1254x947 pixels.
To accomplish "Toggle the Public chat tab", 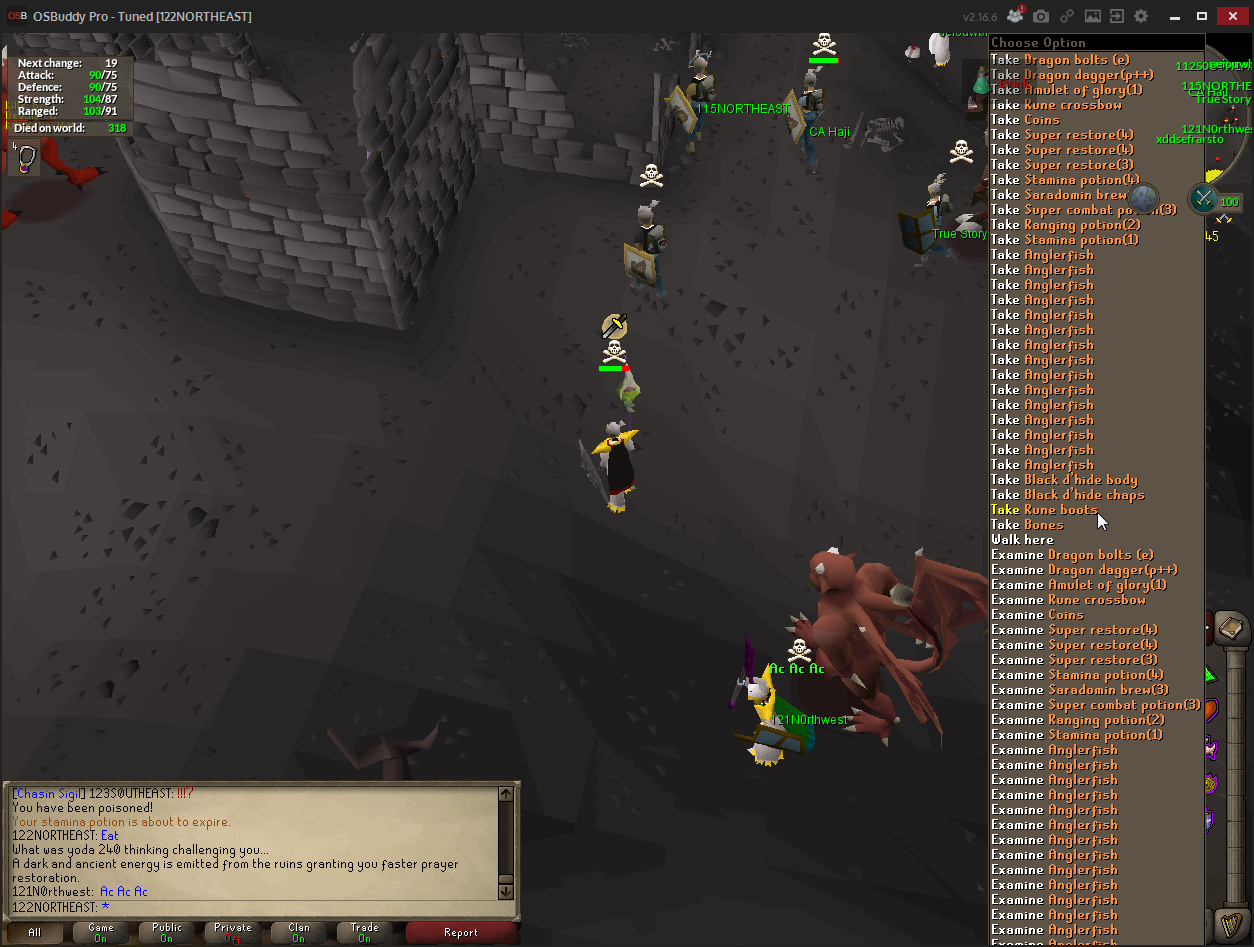I will pyautogui.click(x=167, y=932).
